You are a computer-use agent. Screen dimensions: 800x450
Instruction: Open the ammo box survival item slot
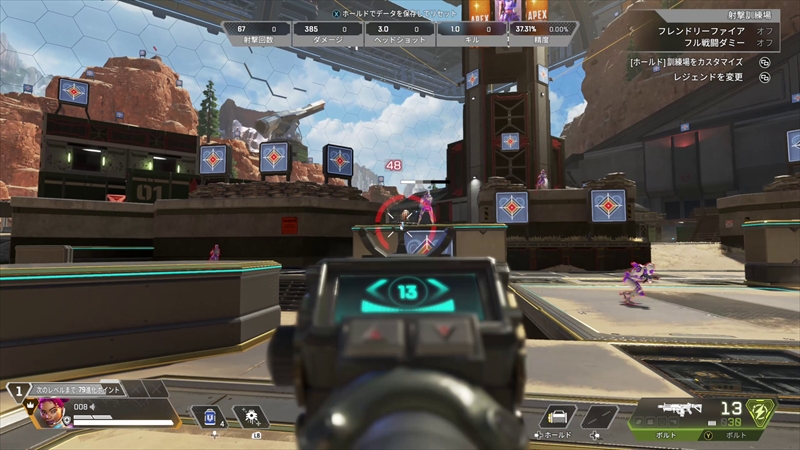[x=557, y=416]
